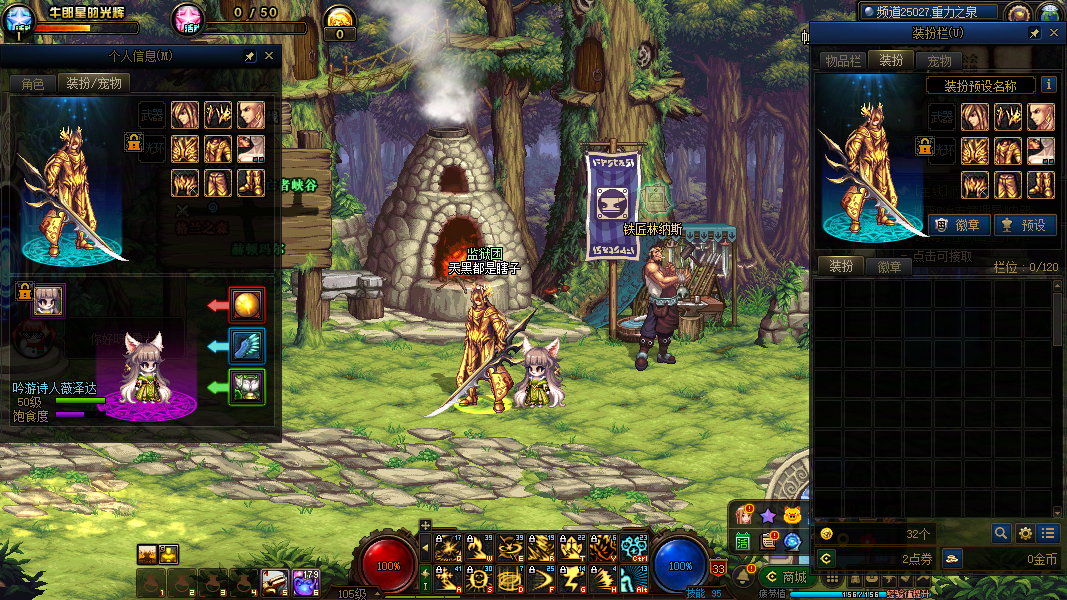This screenshot has width=1067, height=600.
Task: Close the 装扮栏 avatar inventory window
Action: pyautogui.click(x=1053, y=33)
